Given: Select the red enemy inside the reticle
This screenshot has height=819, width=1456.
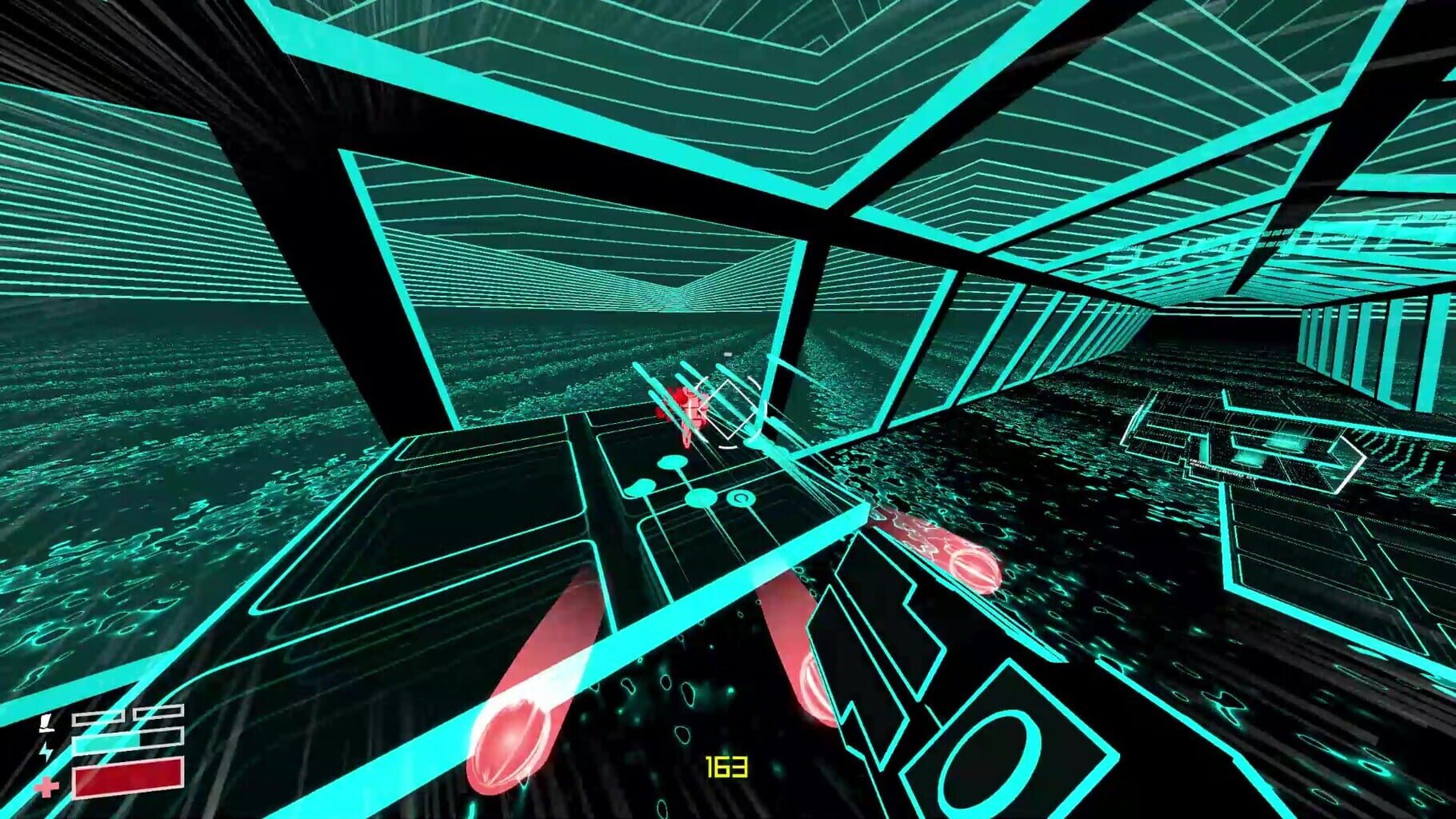Looking at the screenshot, I should tap(688, 408).
